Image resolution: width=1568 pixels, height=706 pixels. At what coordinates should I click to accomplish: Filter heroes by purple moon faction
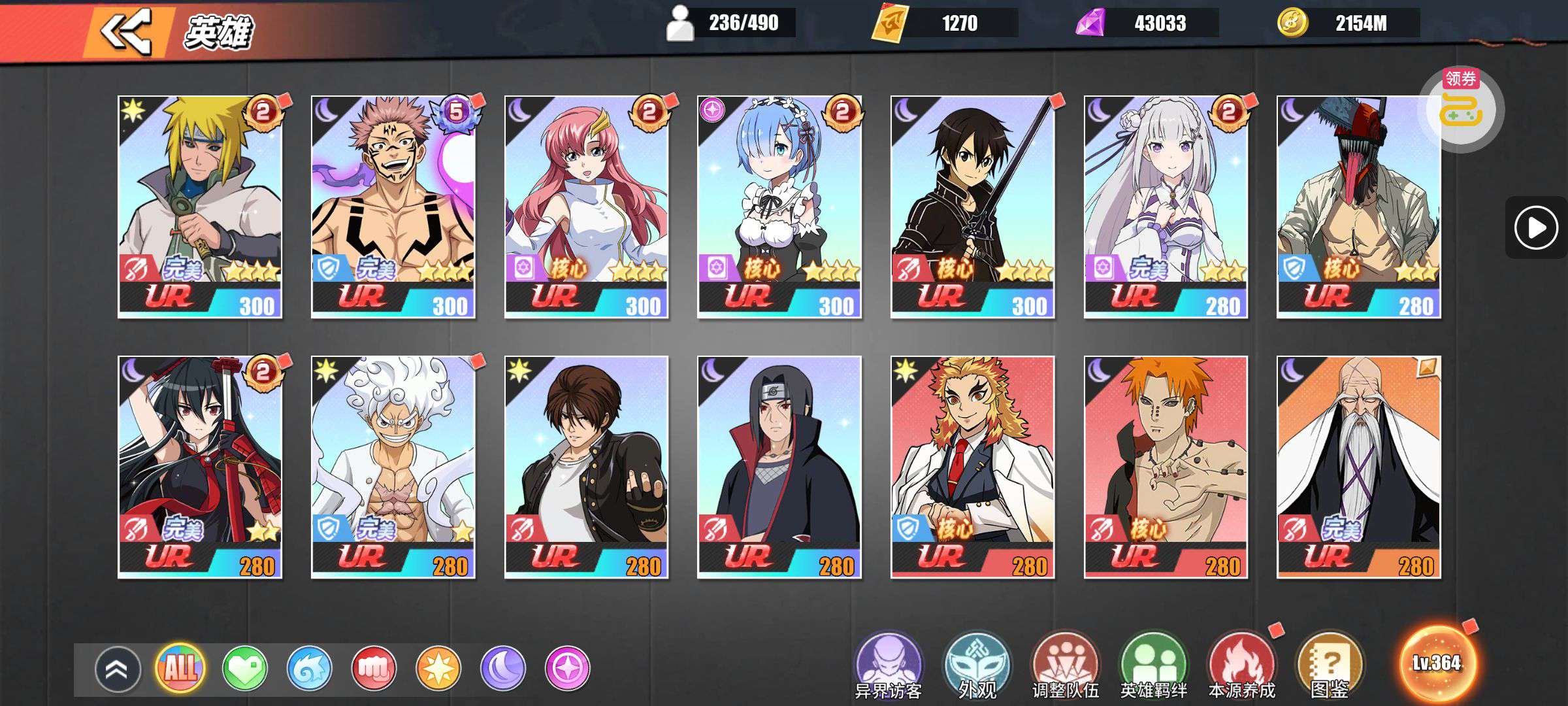[x=502, y=668]
